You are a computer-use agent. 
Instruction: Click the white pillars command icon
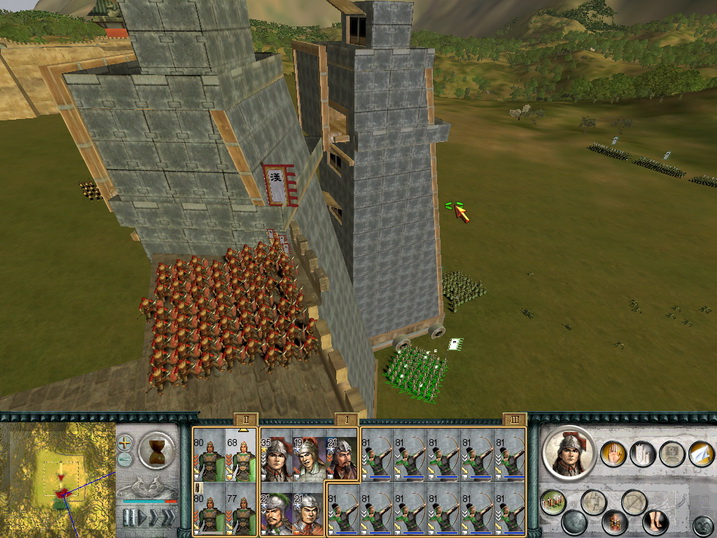[643, 455]
